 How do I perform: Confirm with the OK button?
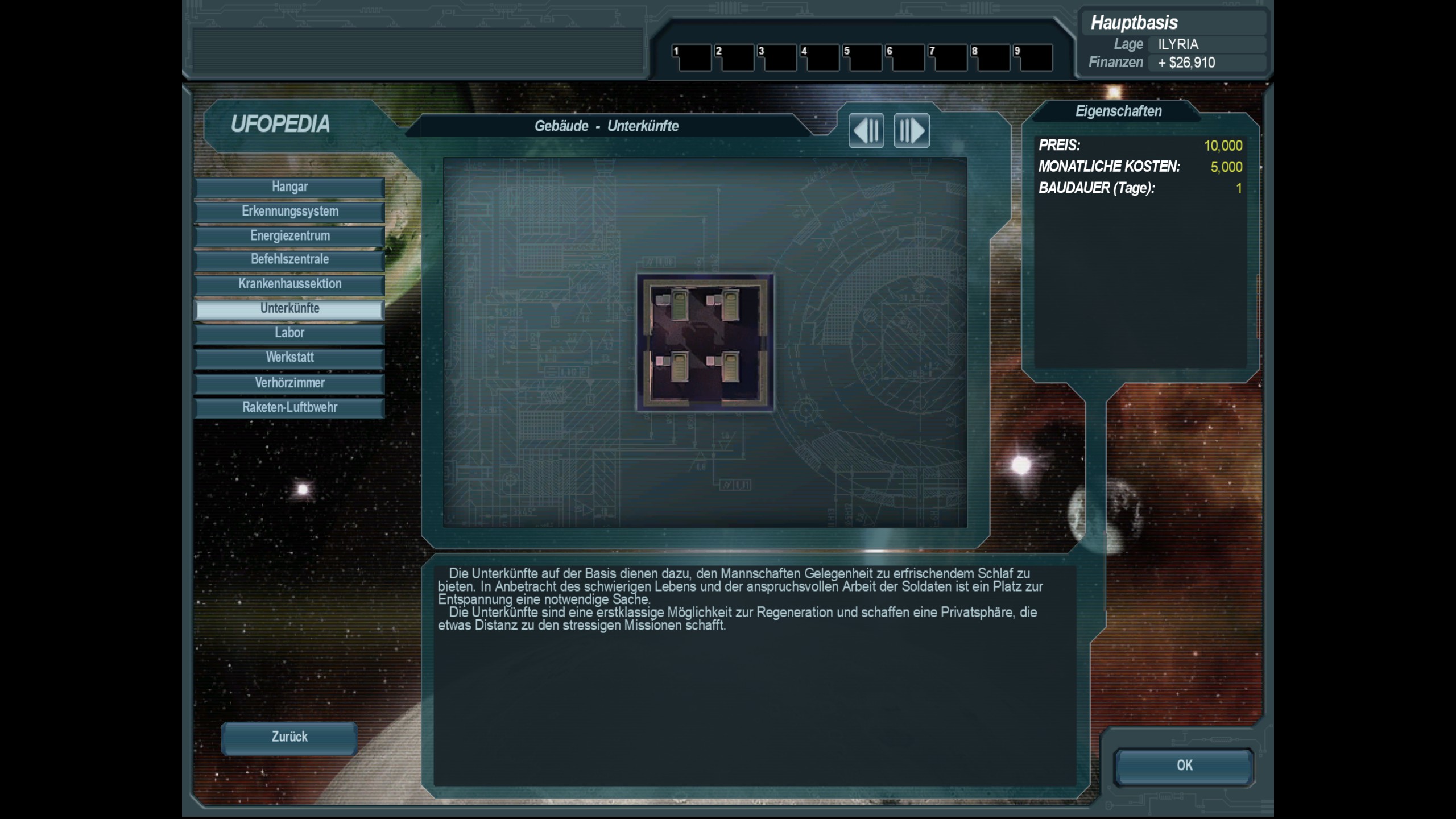(1184, 766)
